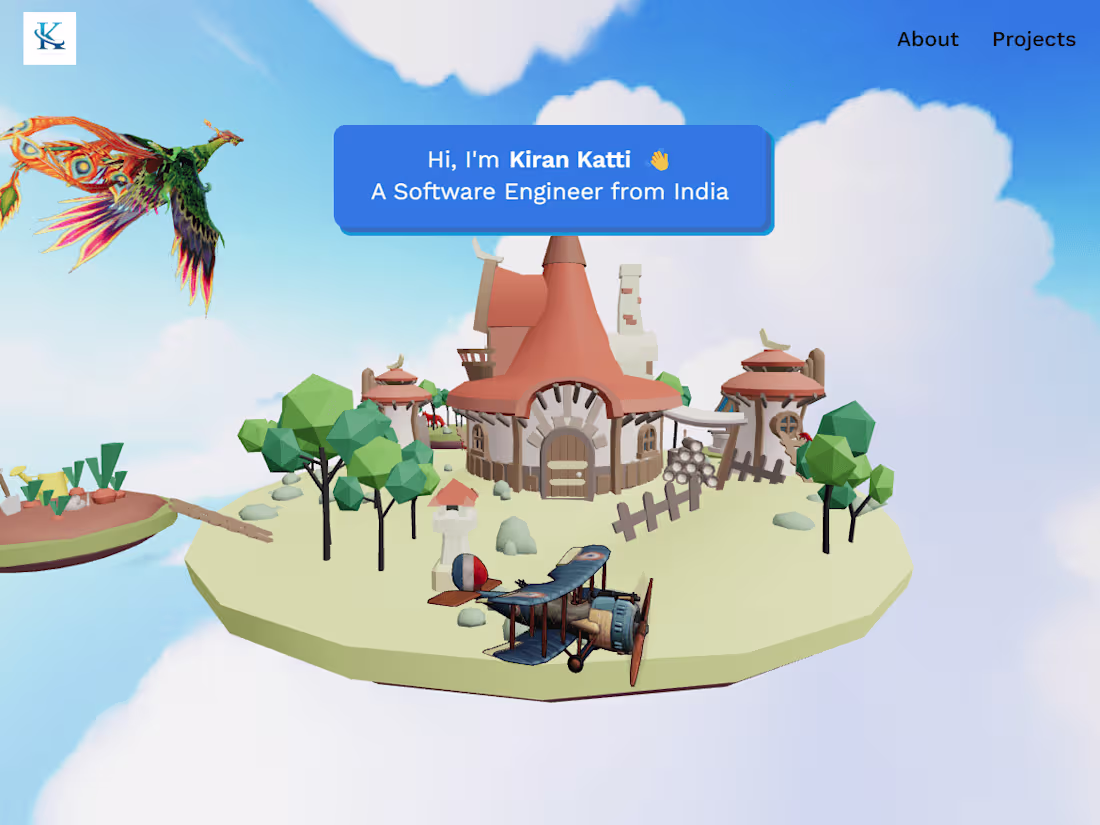Go to the Projects page

[1033, 39]
